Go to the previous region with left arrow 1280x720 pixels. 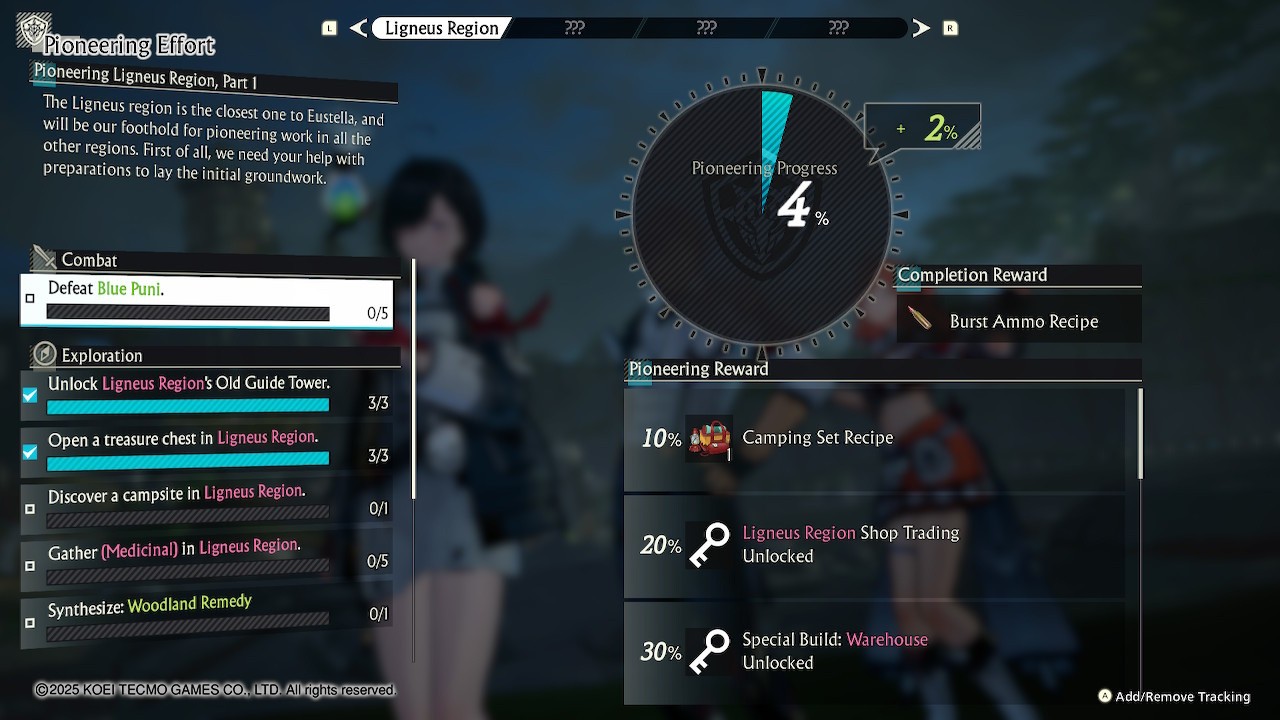click(358, 28)
